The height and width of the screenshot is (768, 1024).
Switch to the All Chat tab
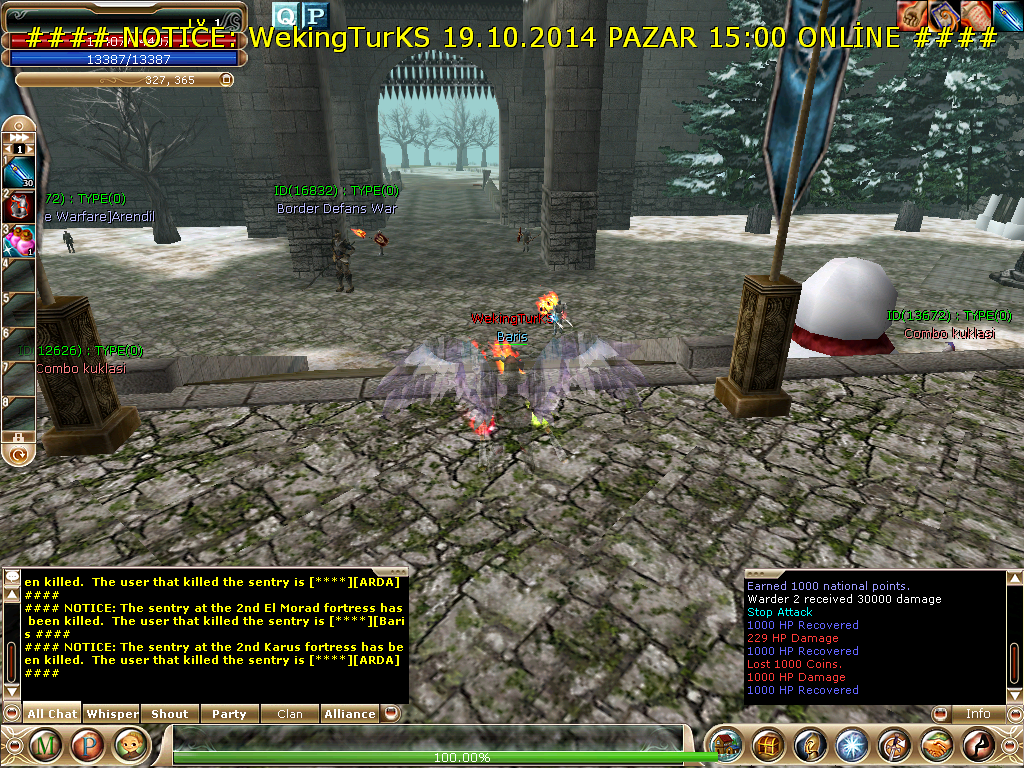pyautogui.click(x=52, y=714)
